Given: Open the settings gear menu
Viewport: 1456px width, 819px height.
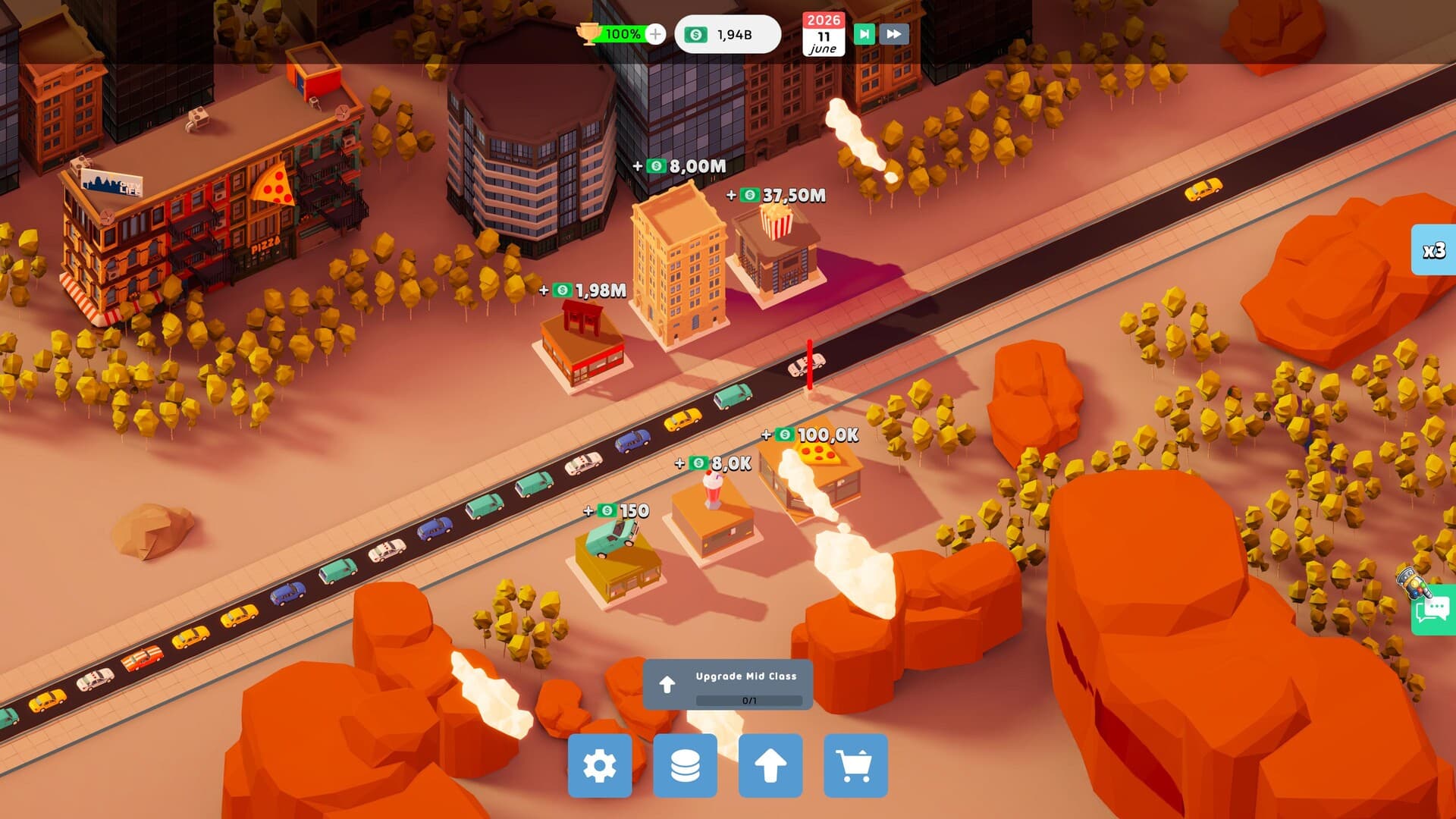Looking at the screenshot, I should tap(599, 765).
